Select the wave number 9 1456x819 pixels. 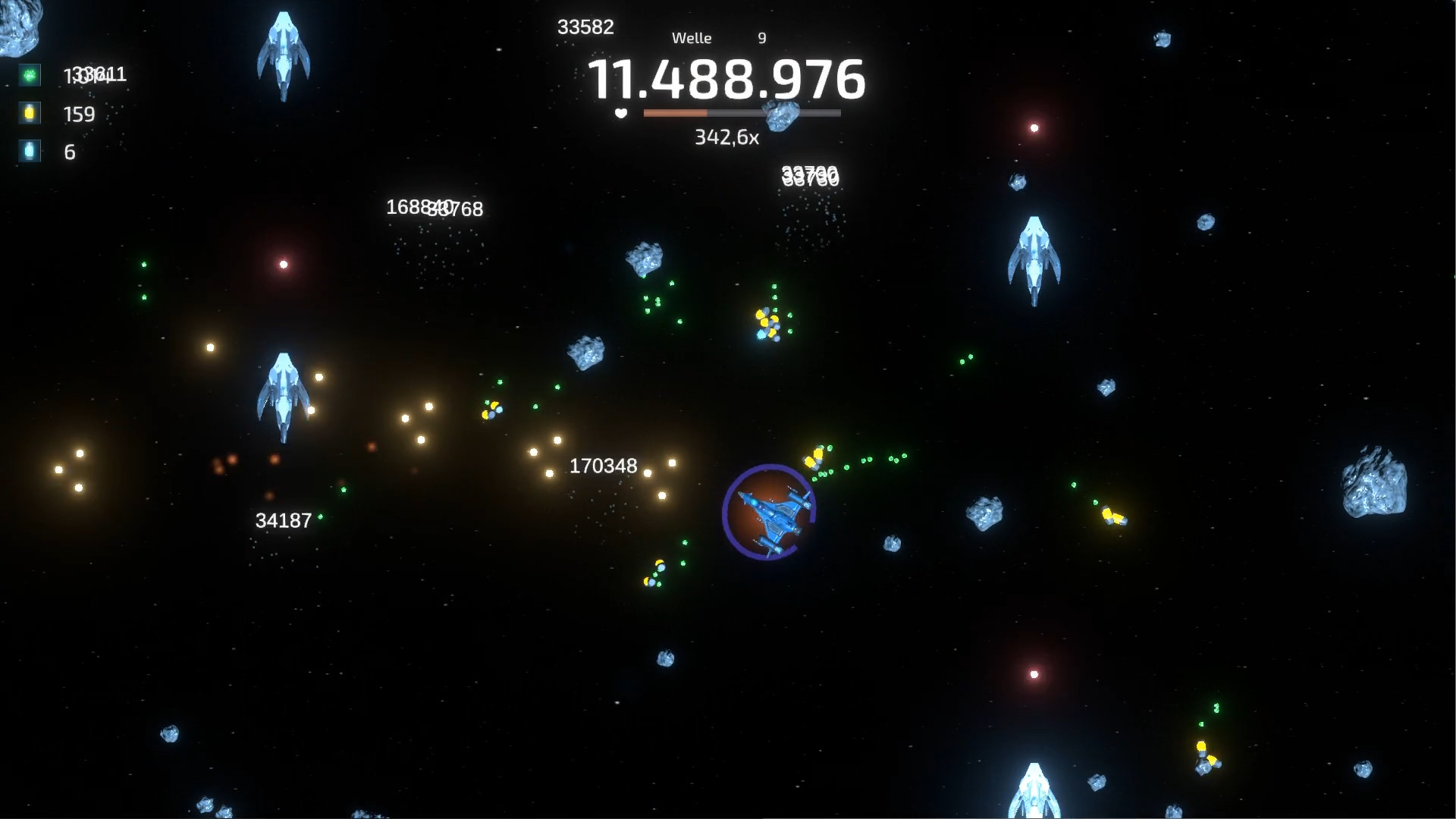click(761, 37)
